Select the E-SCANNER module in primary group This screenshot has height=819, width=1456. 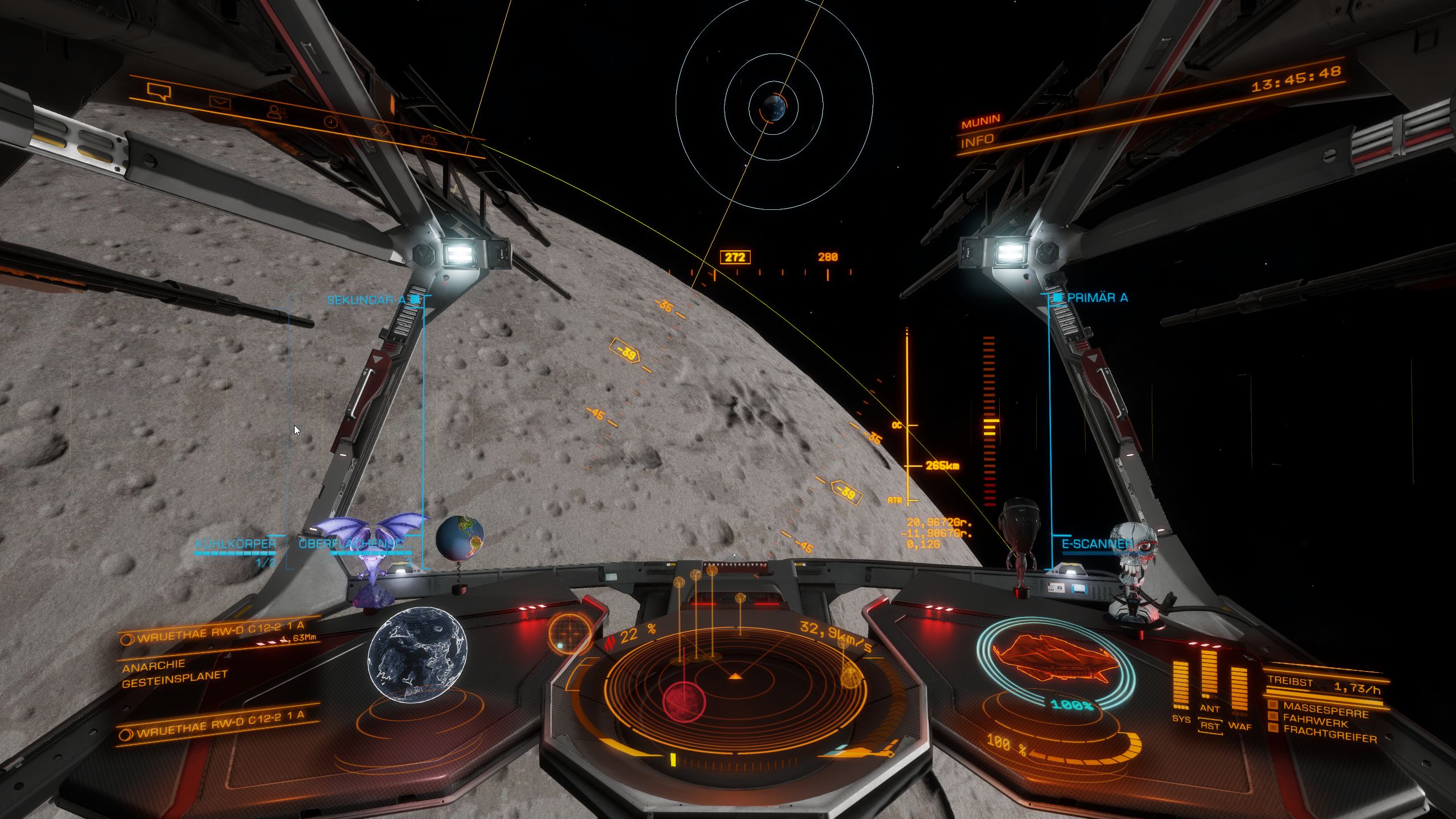(x=1090, y=544)
